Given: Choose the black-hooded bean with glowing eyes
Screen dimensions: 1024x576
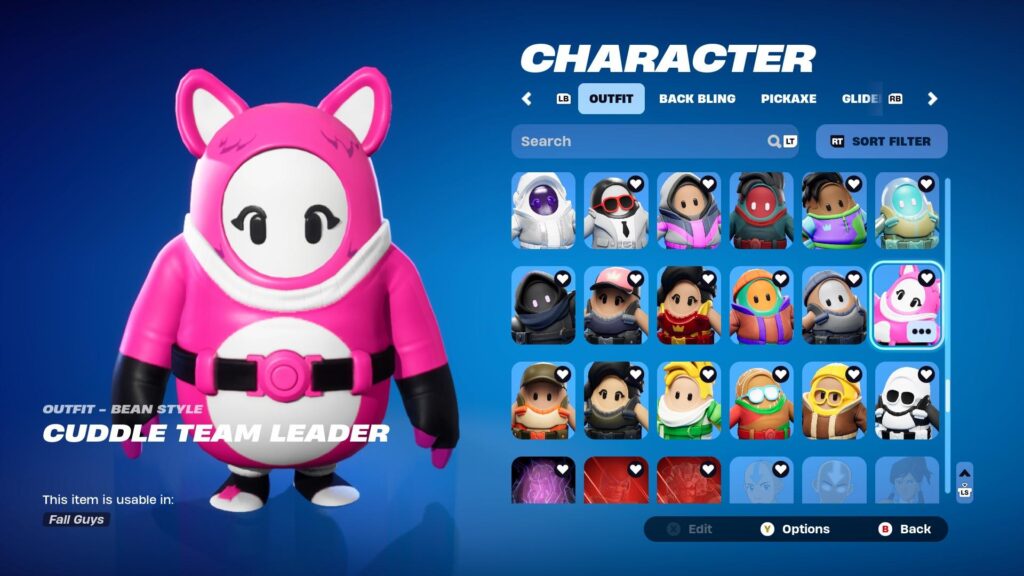Looking at the screenshot, I should (x=543, y=304).
